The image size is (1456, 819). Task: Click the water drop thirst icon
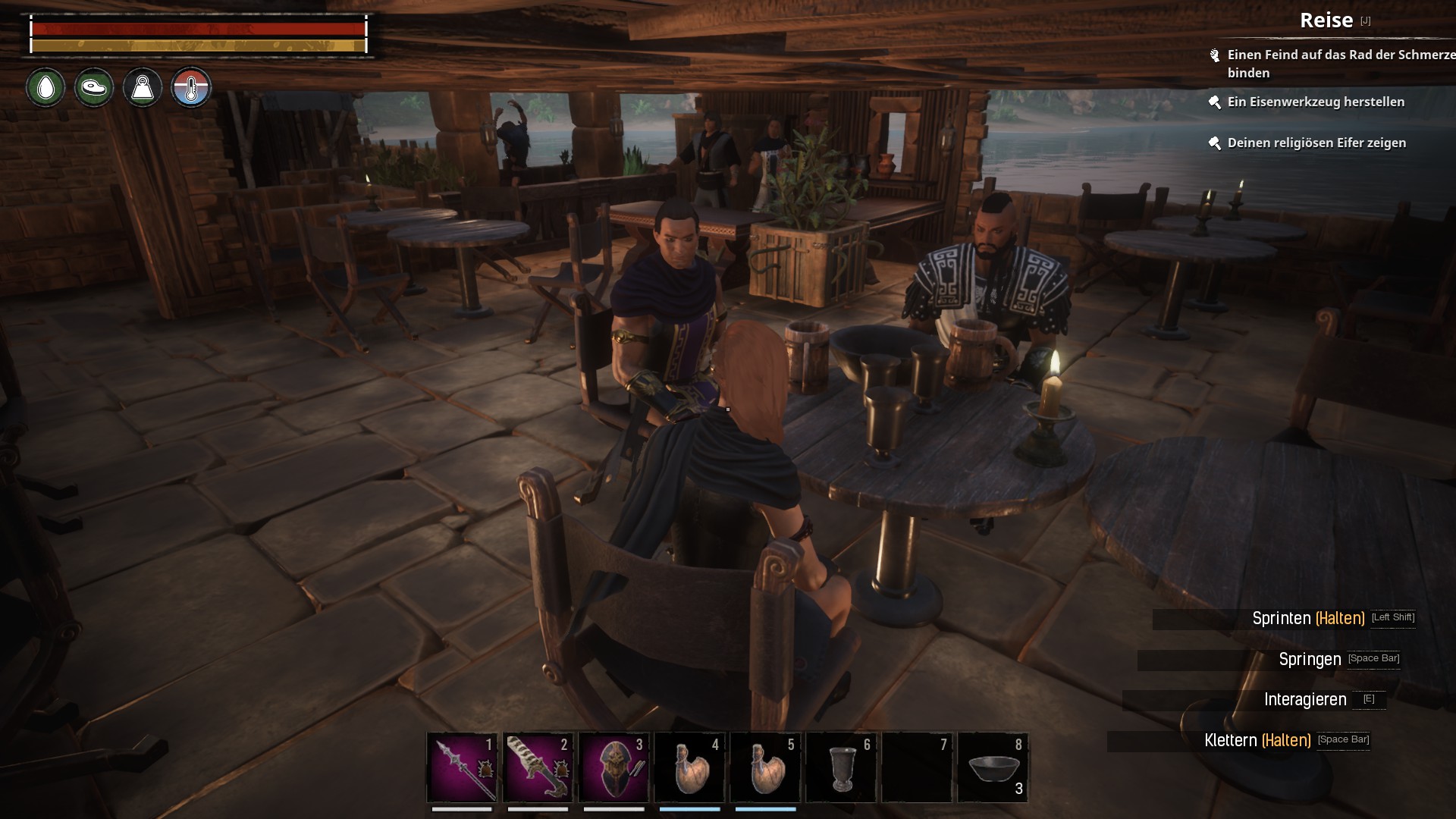pyautogui.click(x=45, y=88)
